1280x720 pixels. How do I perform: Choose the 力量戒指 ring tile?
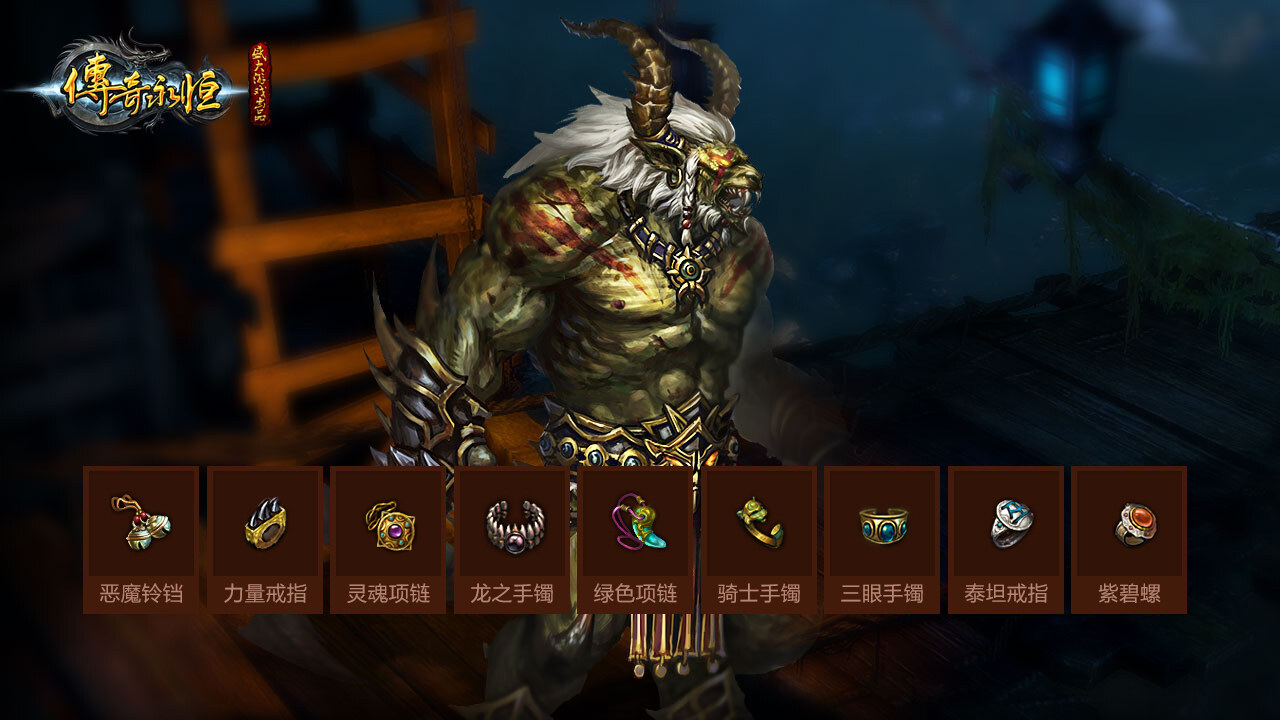(x=265, y=539)
